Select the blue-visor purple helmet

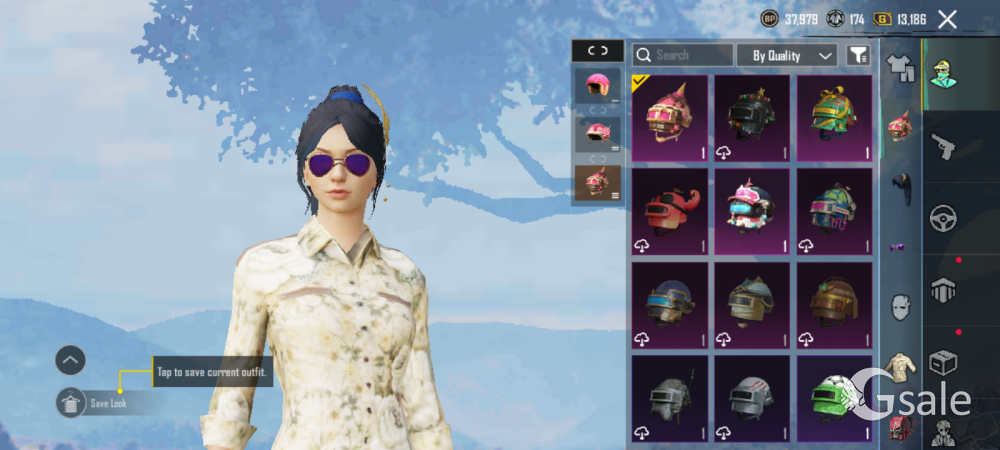point(669,305)
